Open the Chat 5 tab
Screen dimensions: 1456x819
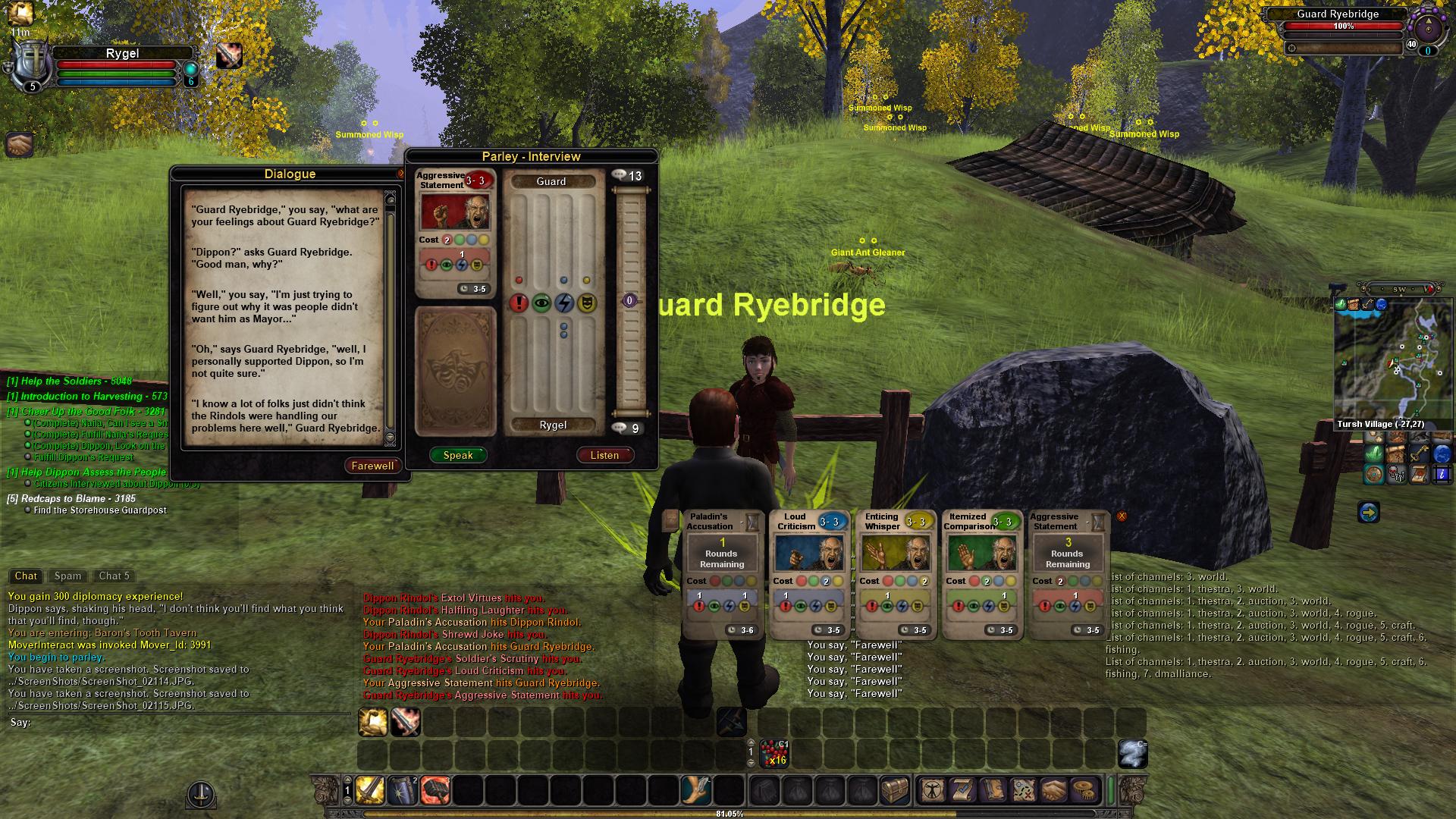pos(115,576)
